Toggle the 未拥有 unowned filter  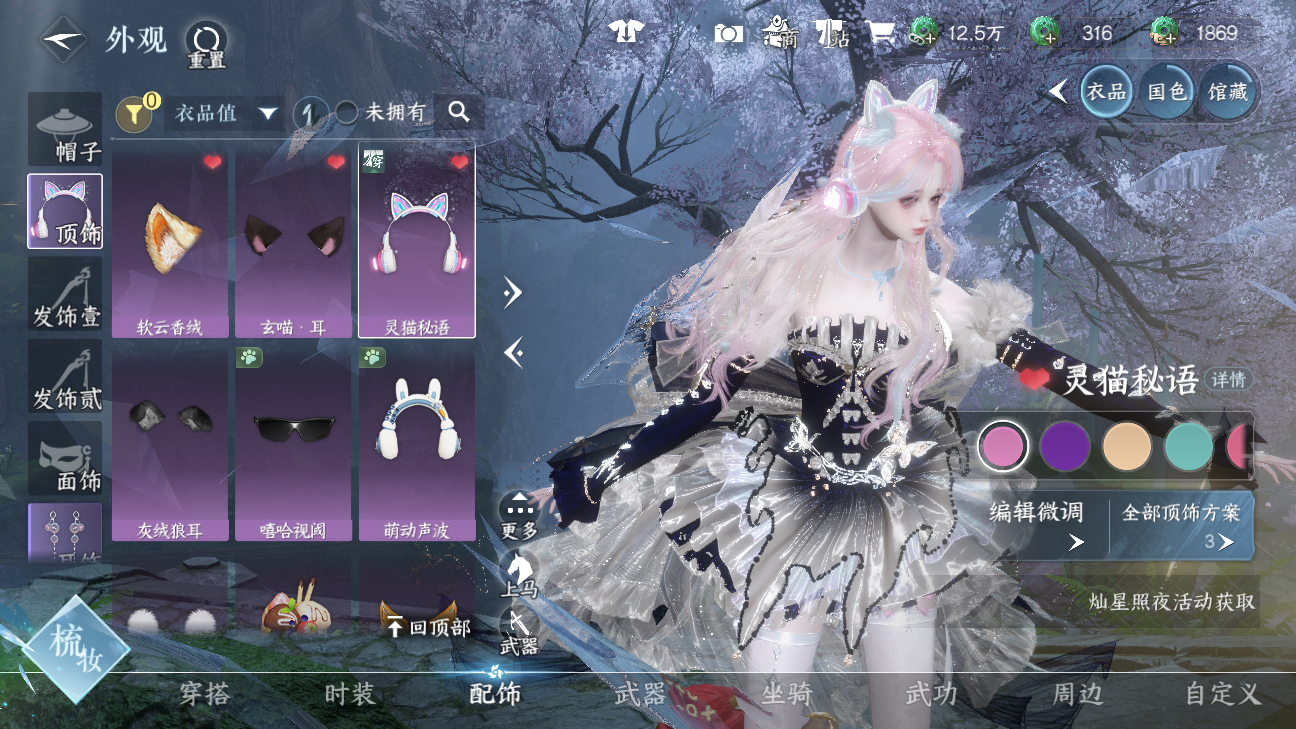[x=382, y=113]
